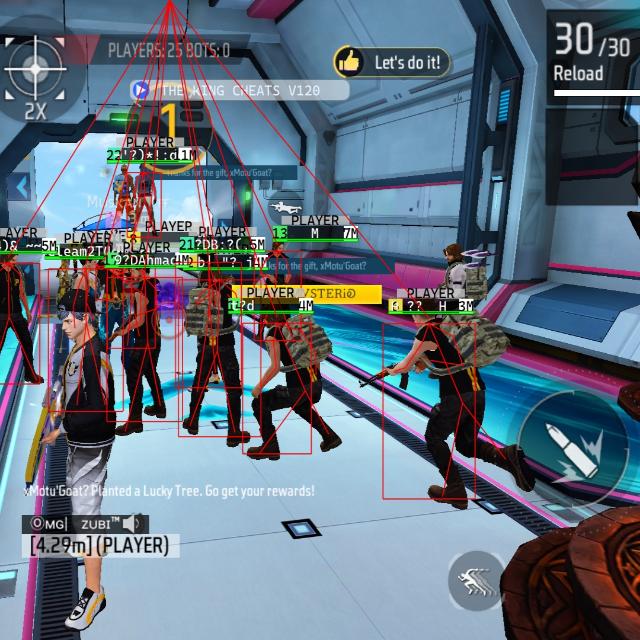Activate the sprint running-figure button
This screenshot has width=640, height=640.
pyautogui.click(x=475, y=580)
